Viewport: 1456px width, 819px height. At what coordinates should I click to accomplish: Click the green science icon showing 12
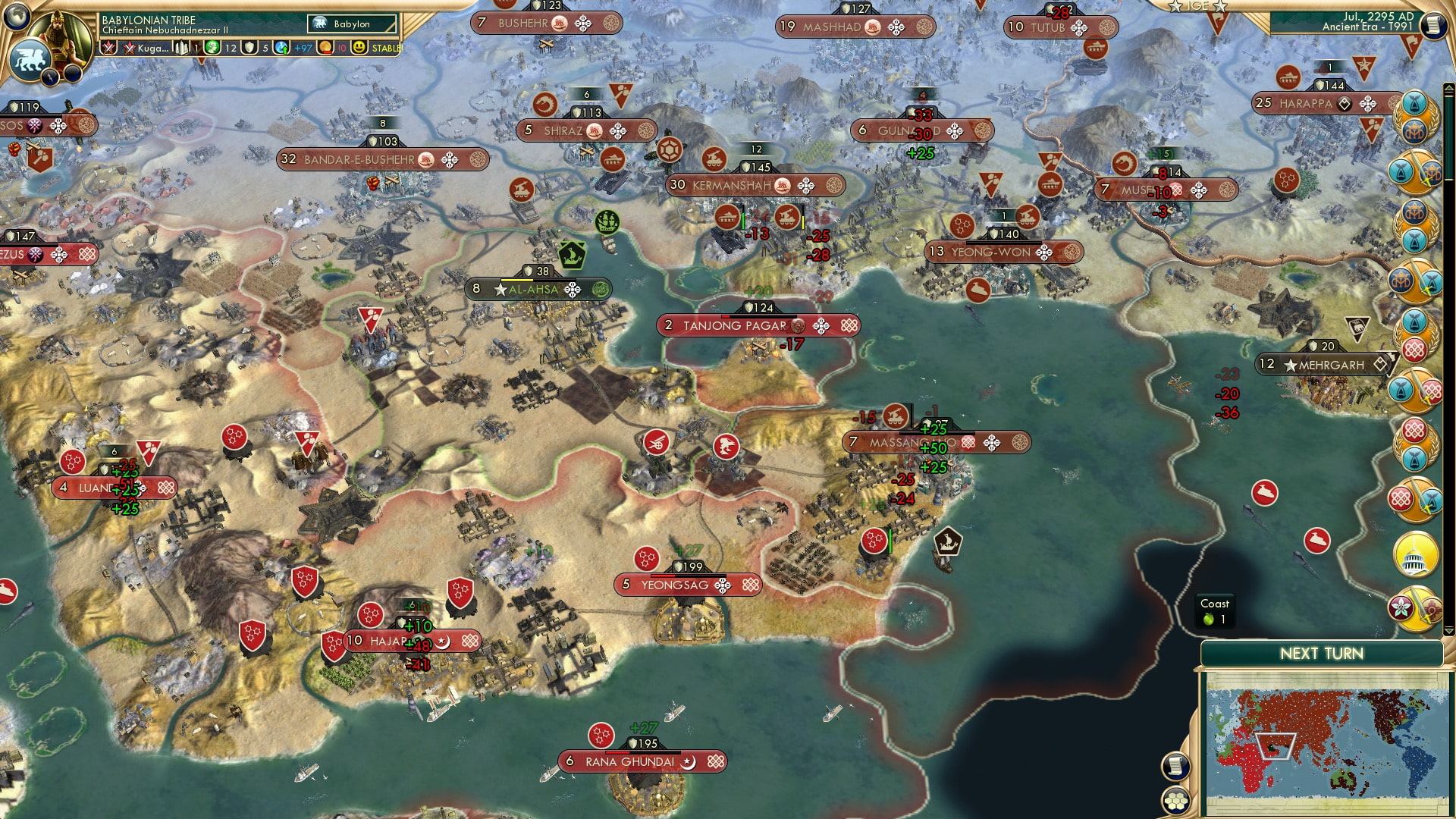coord(212,48)
